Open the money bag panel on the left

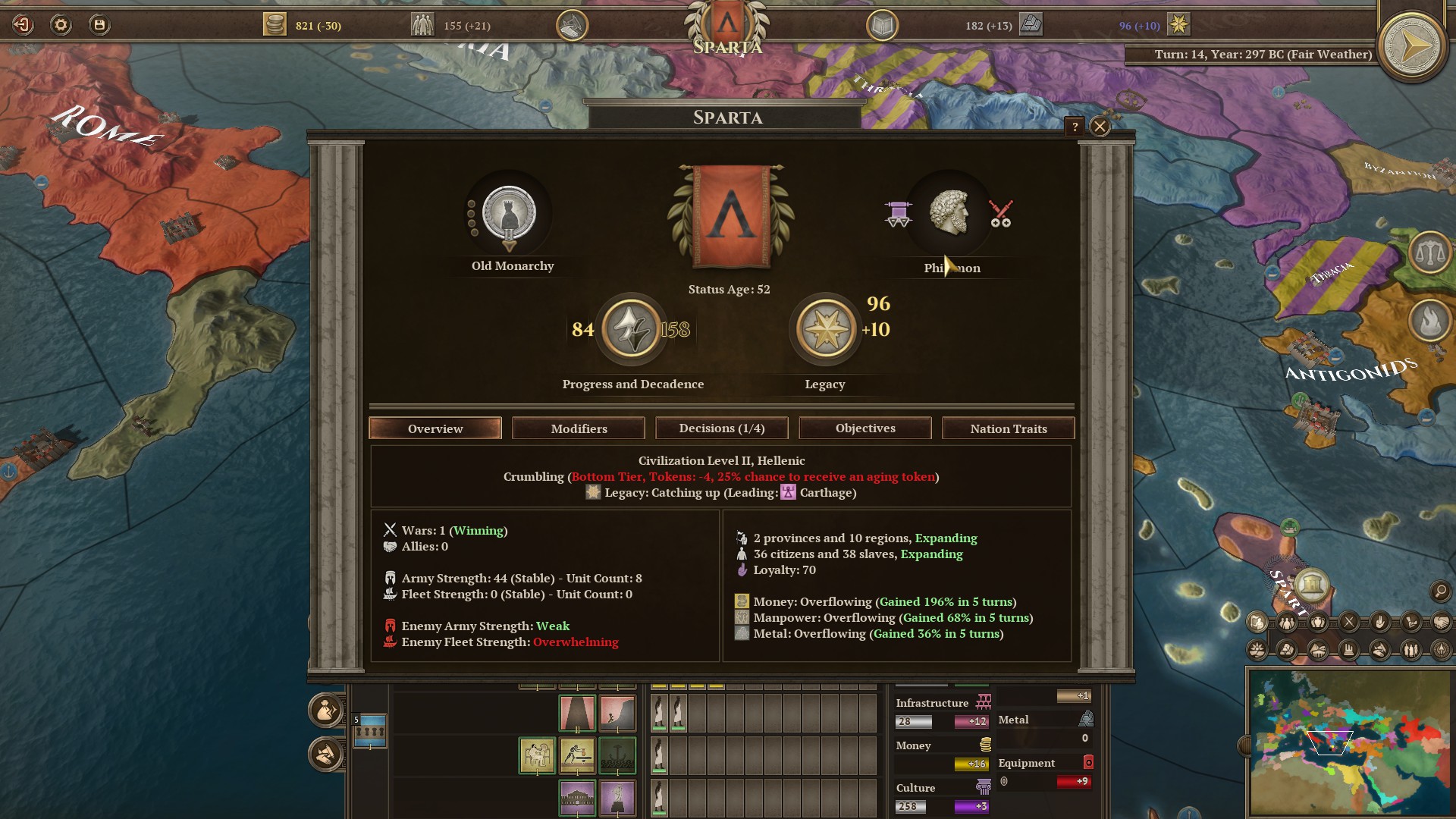325,711
